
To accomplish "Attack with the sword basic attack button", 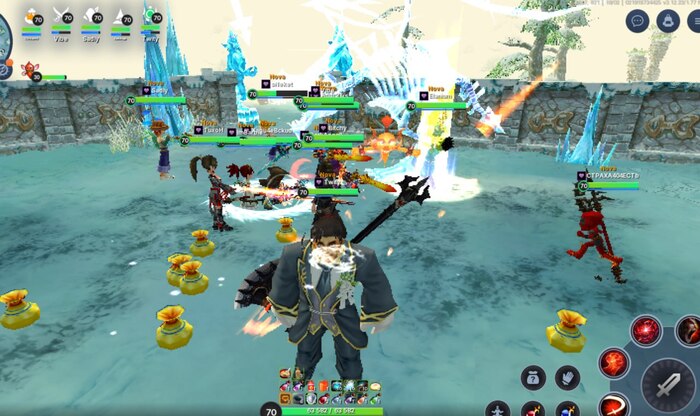I will pyautogui.click(x=664, y=383).
